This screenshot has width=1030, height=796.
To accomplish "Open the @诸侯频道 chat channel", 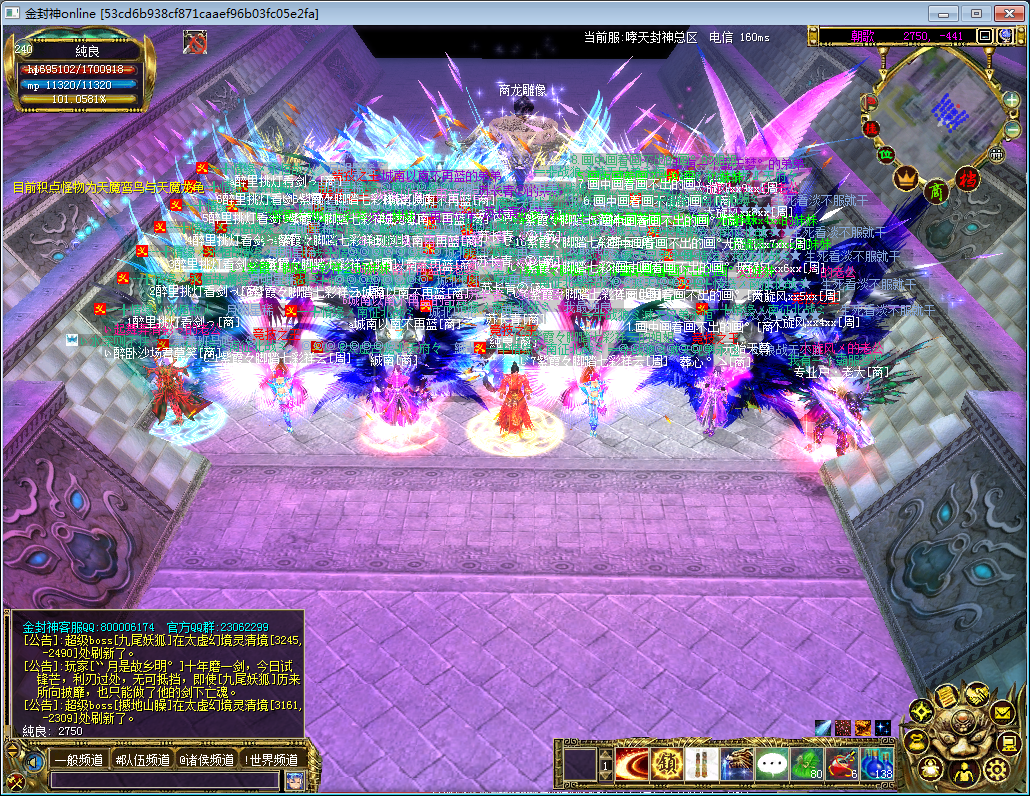I will [x=206, y=760].
